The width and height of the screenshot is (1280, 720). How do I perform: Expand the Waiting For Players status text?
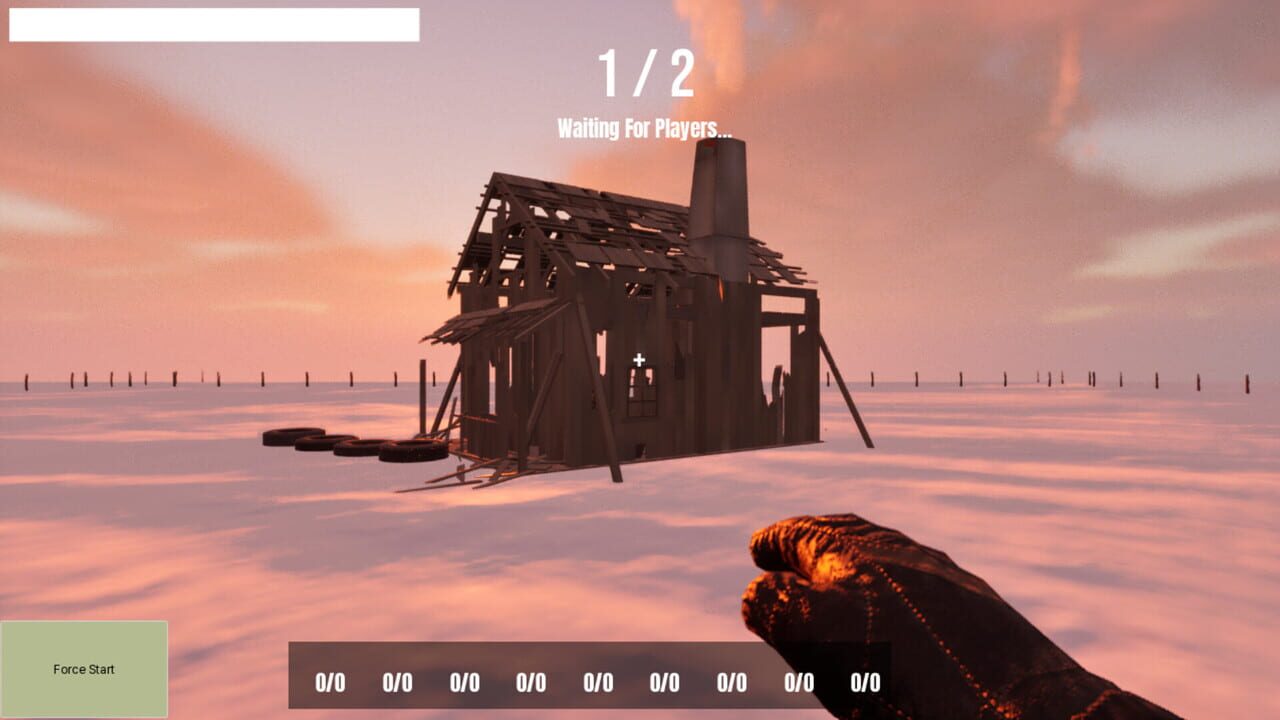pos(644,126)
